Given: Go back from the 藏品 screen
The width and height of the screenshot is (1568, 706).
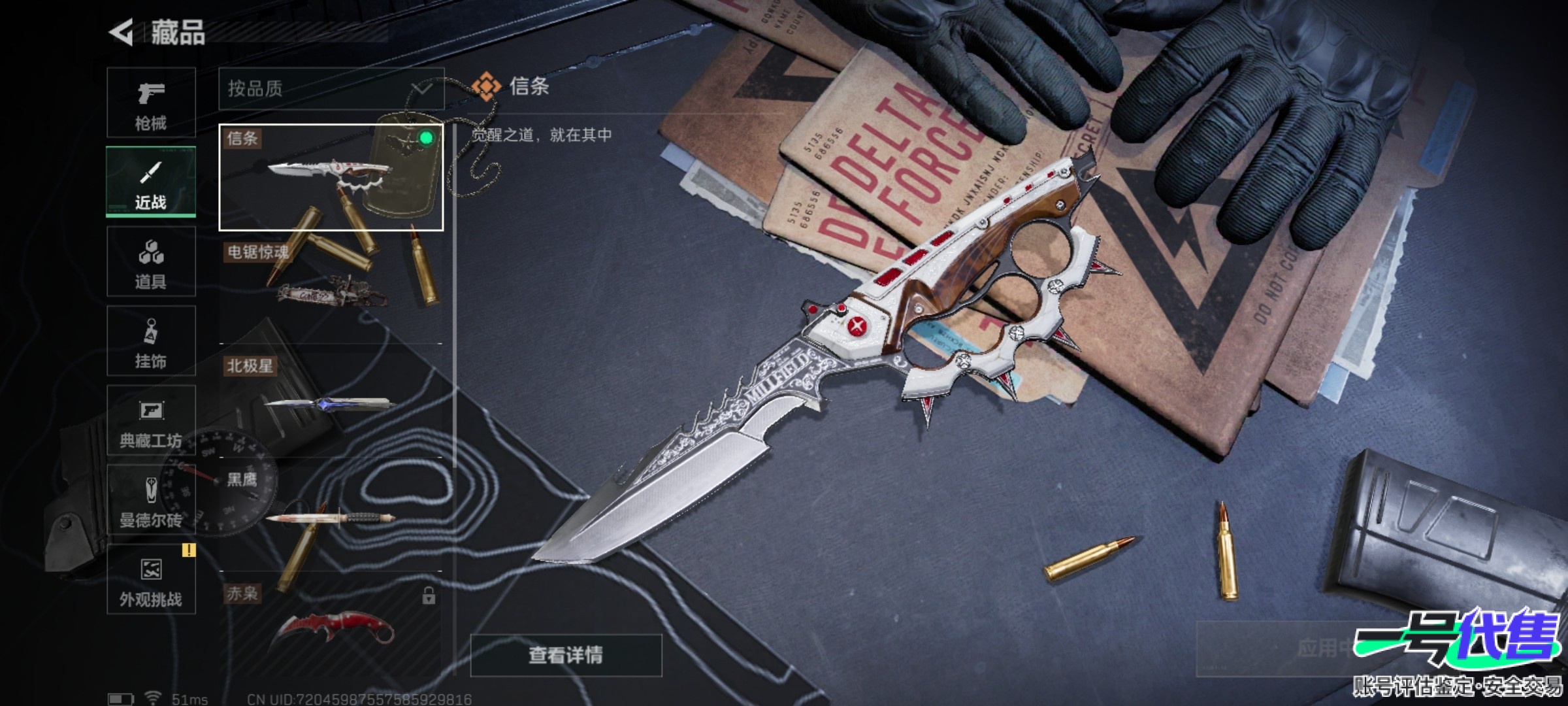Looking at the screenshot, I should point(122,32).
